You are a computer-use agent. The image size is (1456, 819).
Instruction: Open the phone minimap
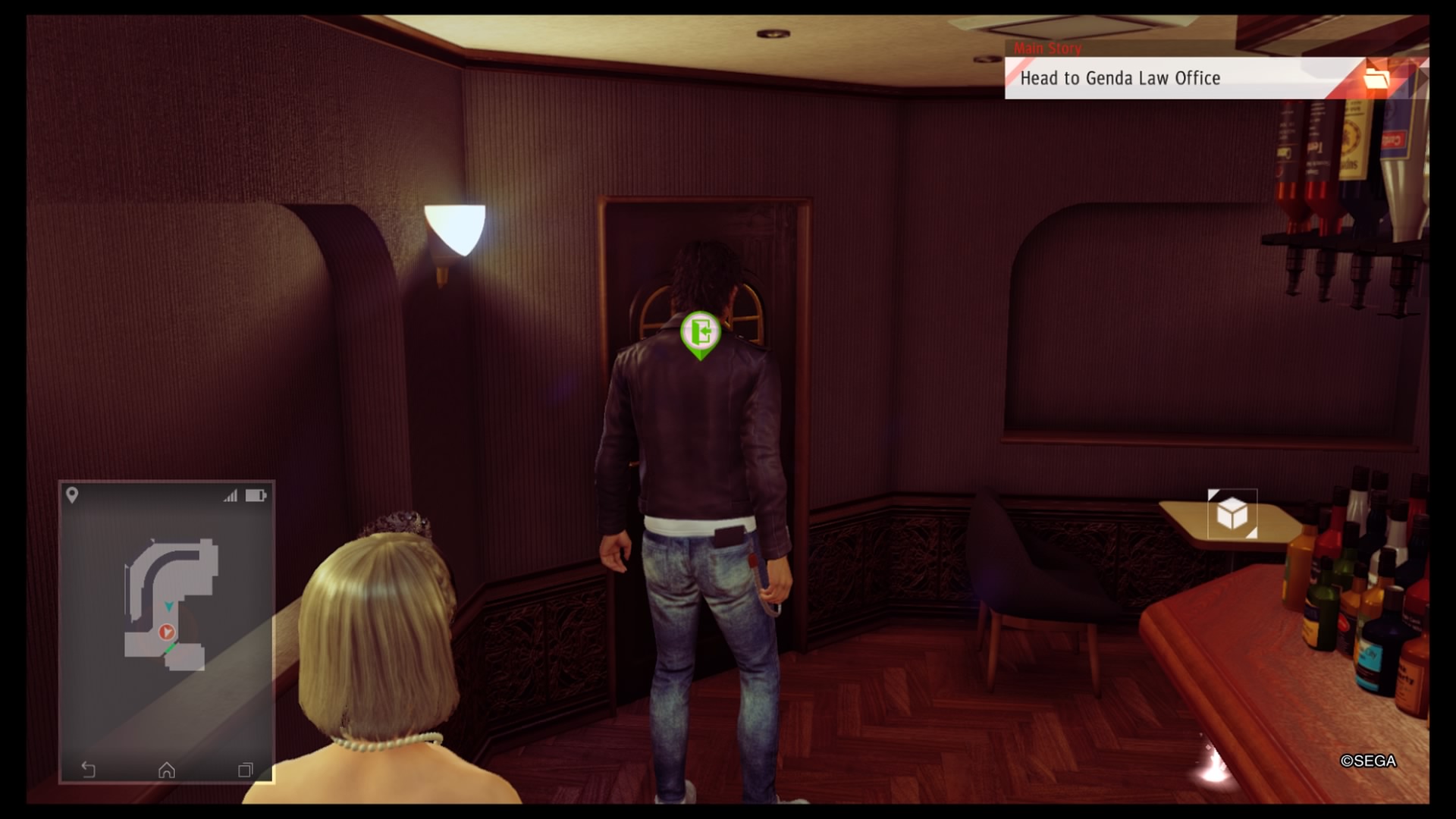(x=167, y=607)
